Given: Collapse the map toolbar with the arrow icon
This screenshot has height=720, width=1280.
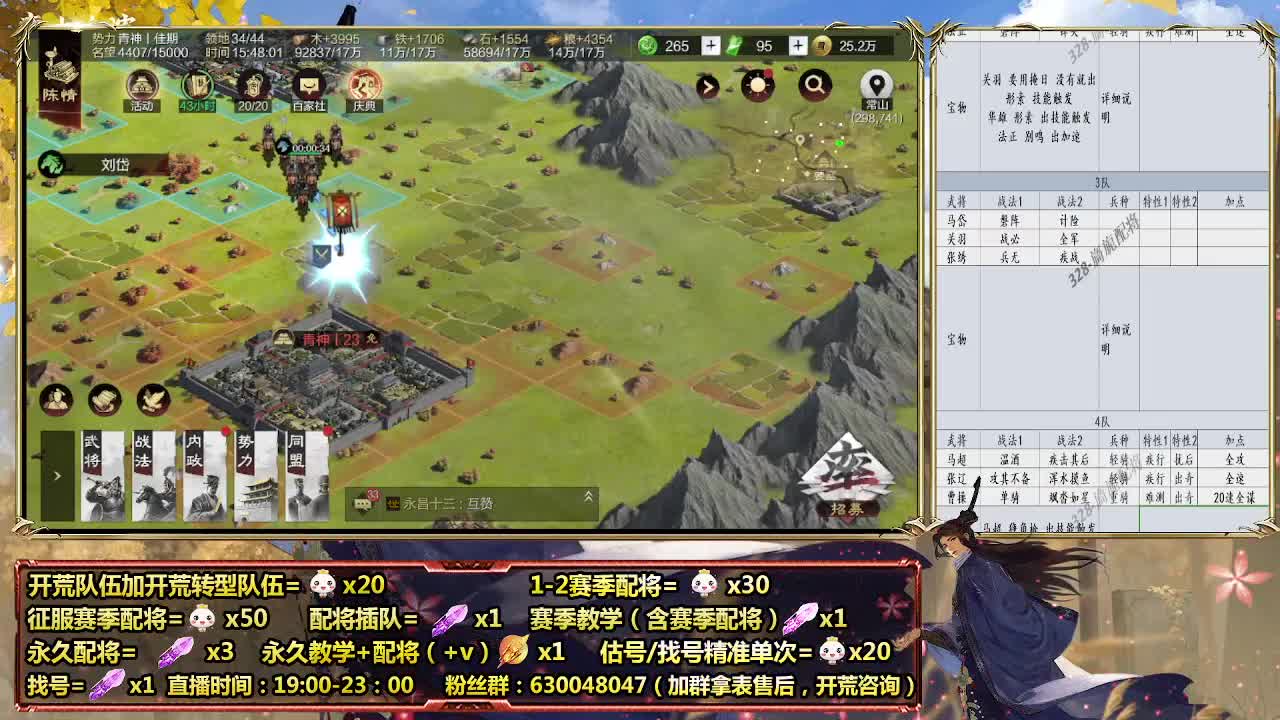Looking at the screenshot, I should pyautogui.click(x=710, y=88).
